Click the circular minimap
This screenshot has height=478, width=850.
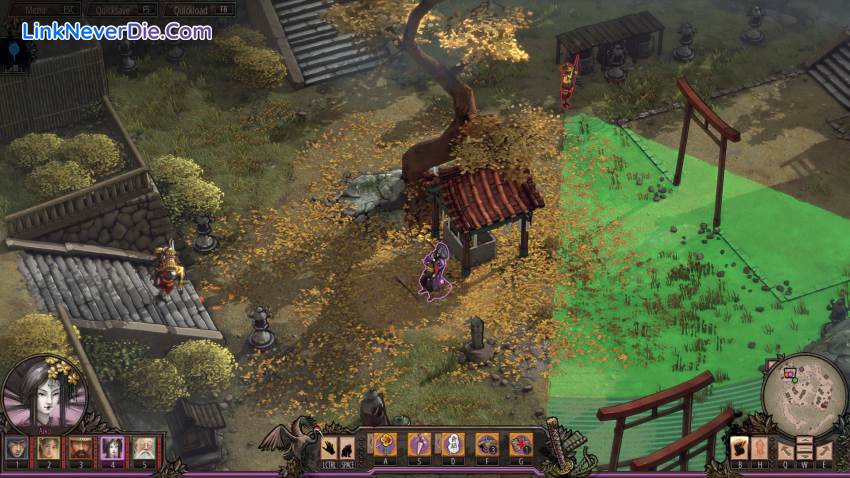click(804, 393)
